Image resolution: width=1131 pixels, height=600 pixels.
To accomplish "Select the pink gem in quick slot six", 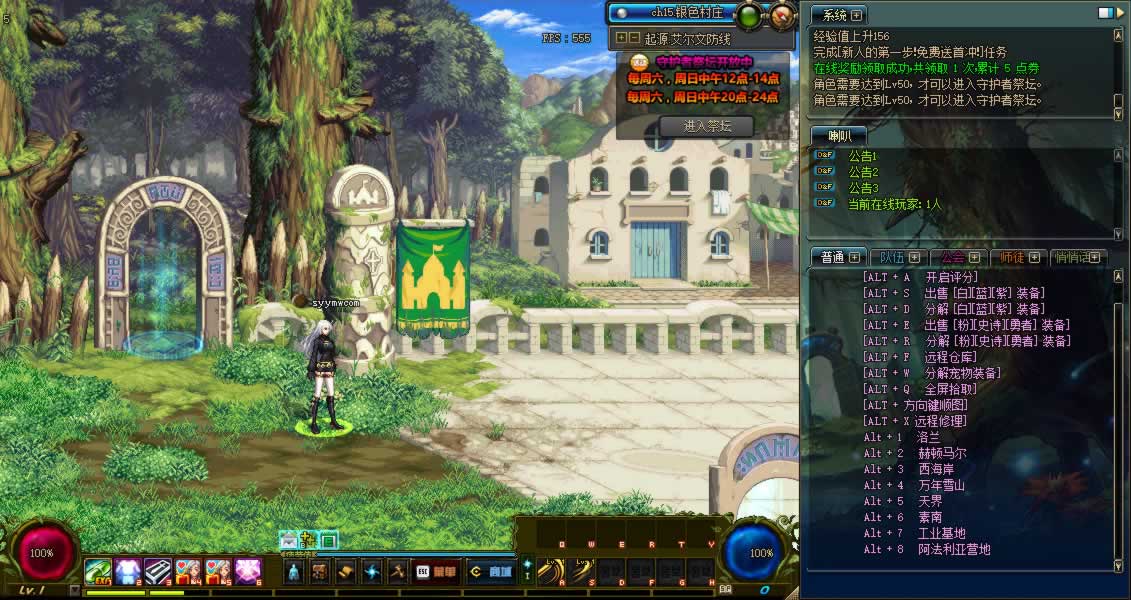I will click(x=248, y=571).
